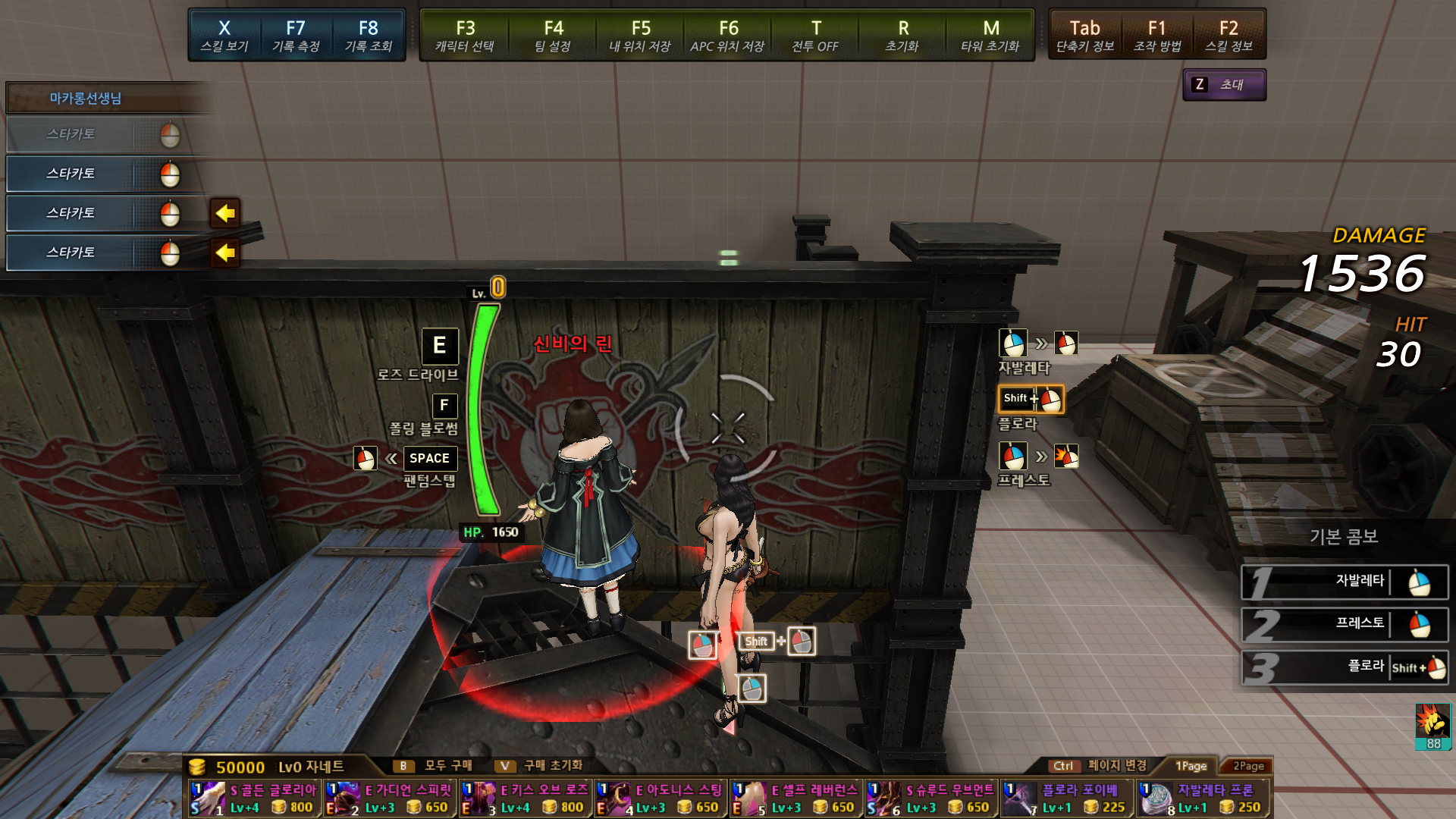Open the 스킬 정보 skill info panel
This screenshot has width=1456, height=819.
pos(1228,36)
